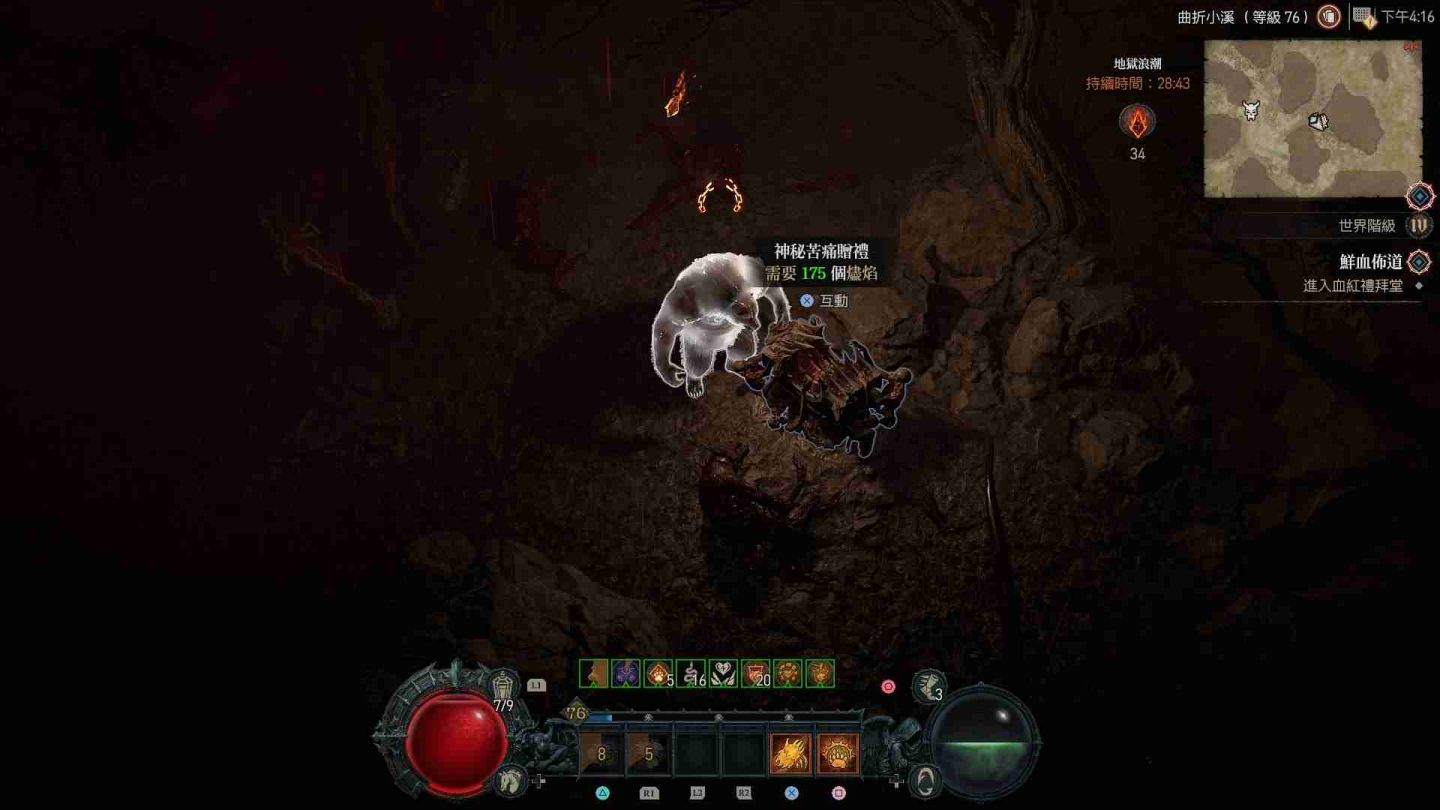1440x810 pixels.
Task: Inspect the paw buff icon showing 5
Action: click(x=658, y=674)
